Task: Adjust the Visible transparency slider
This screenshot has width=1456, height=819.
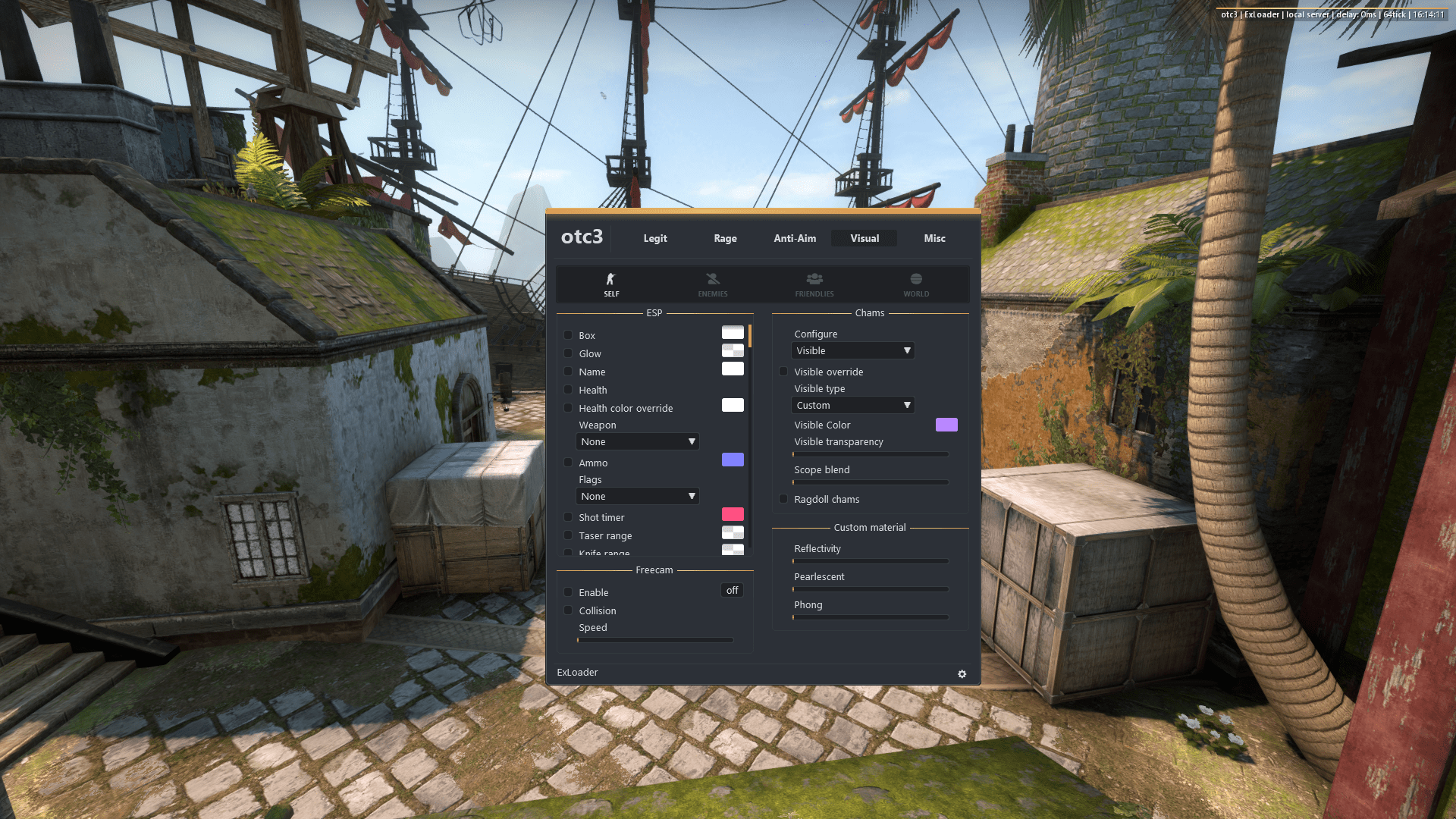Action: (870, 453)
